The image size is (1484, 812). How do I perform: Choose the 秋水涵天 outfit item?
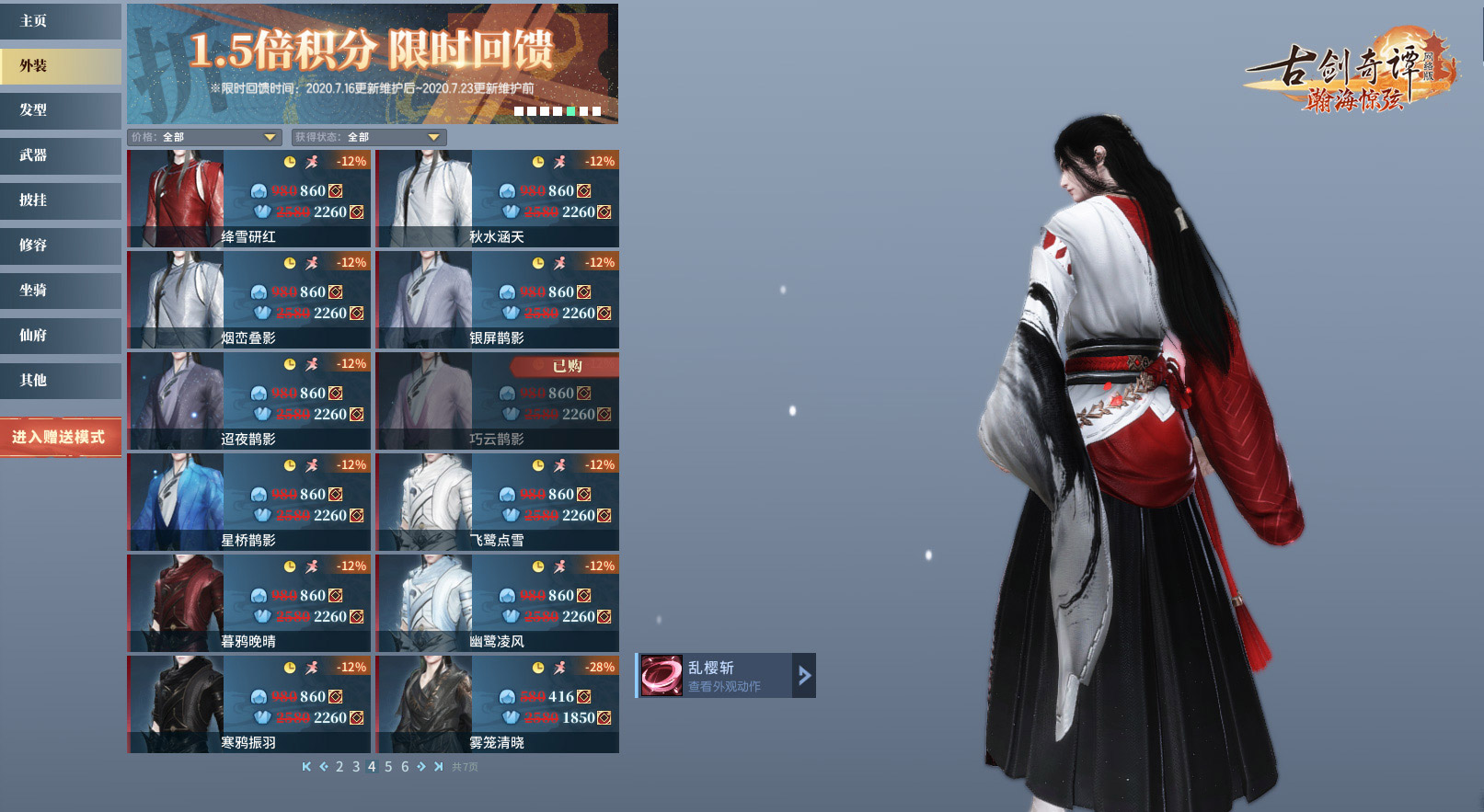pos(497,199)
